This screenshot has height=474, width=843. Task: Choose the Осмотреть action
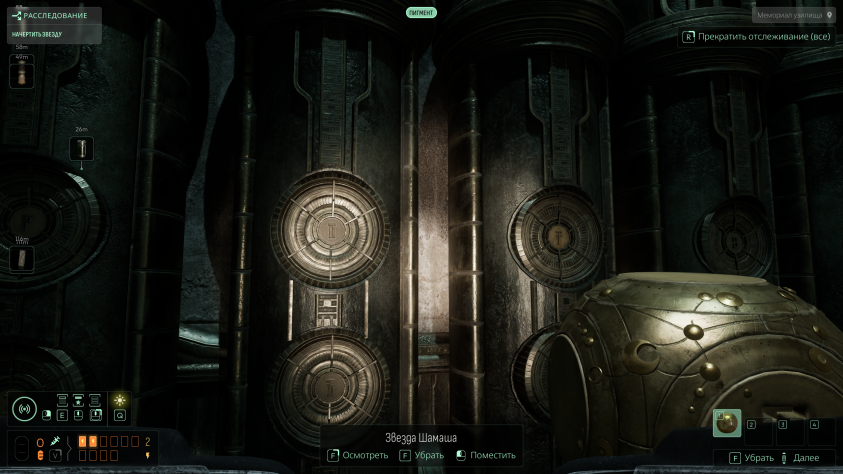point(358,455)
